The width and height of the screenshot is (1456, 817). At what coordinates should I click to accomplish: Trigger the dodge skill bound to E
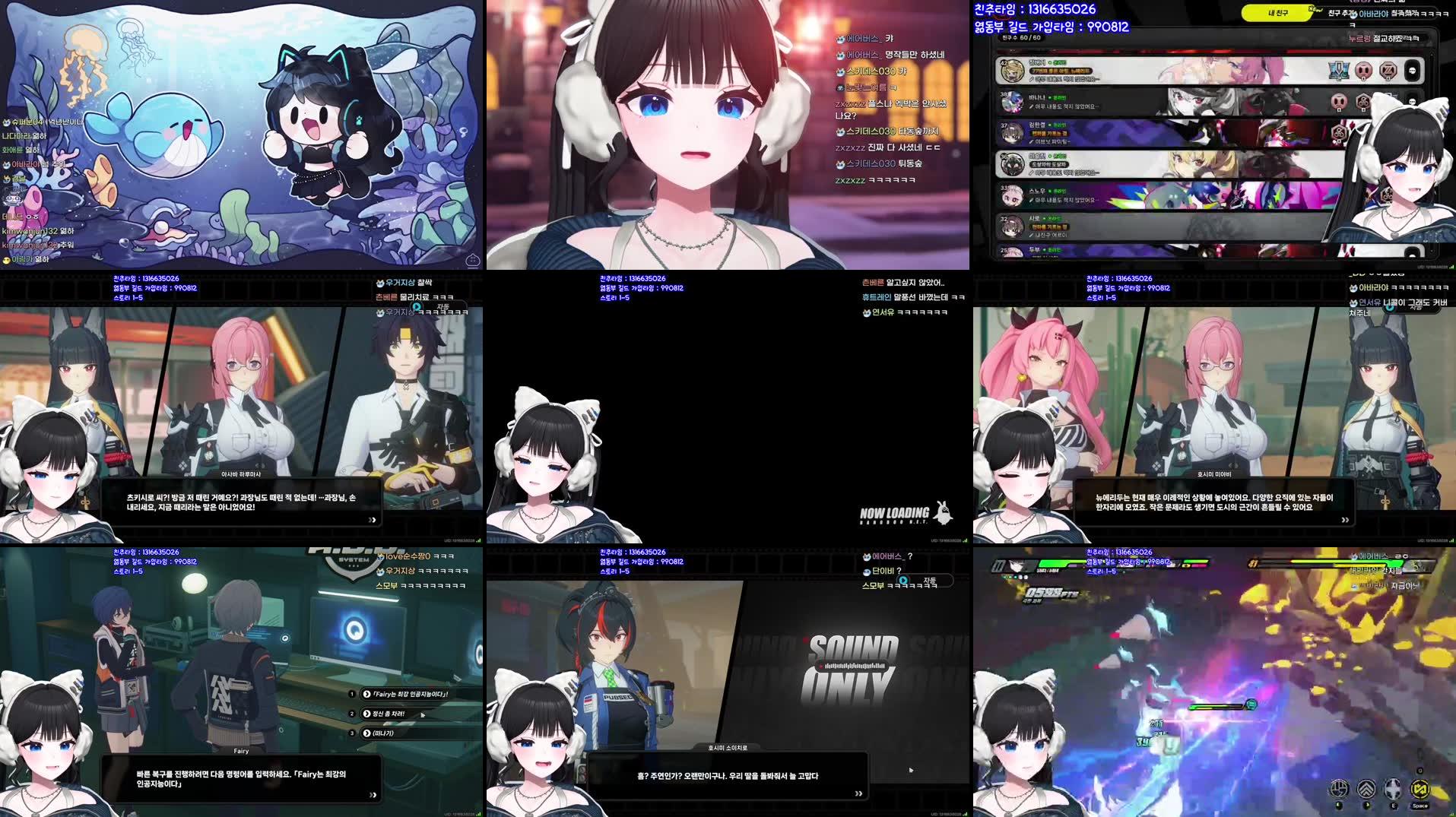[1393, 788]
